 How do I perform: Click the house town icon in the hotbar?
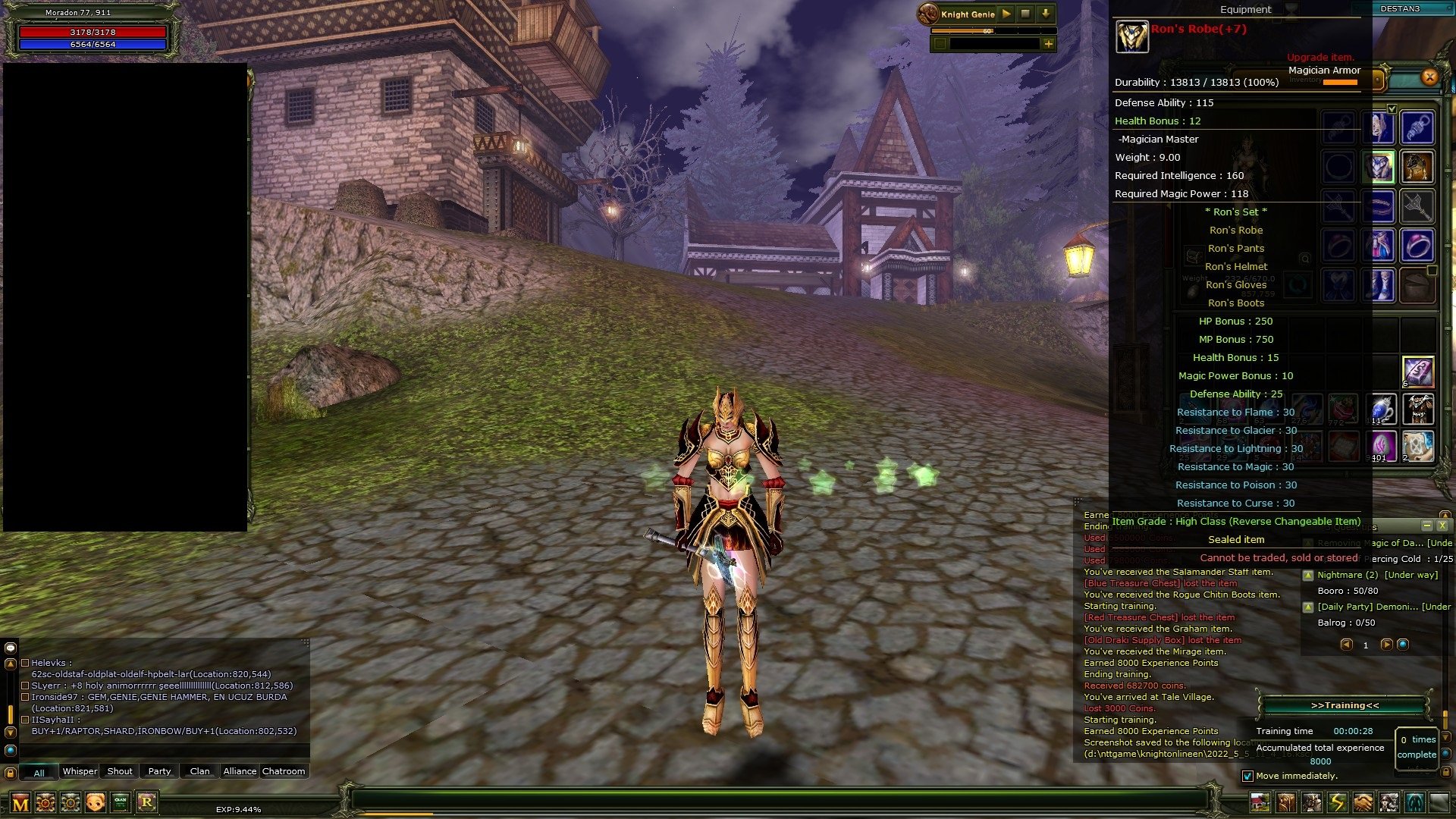click(1260, 802)
